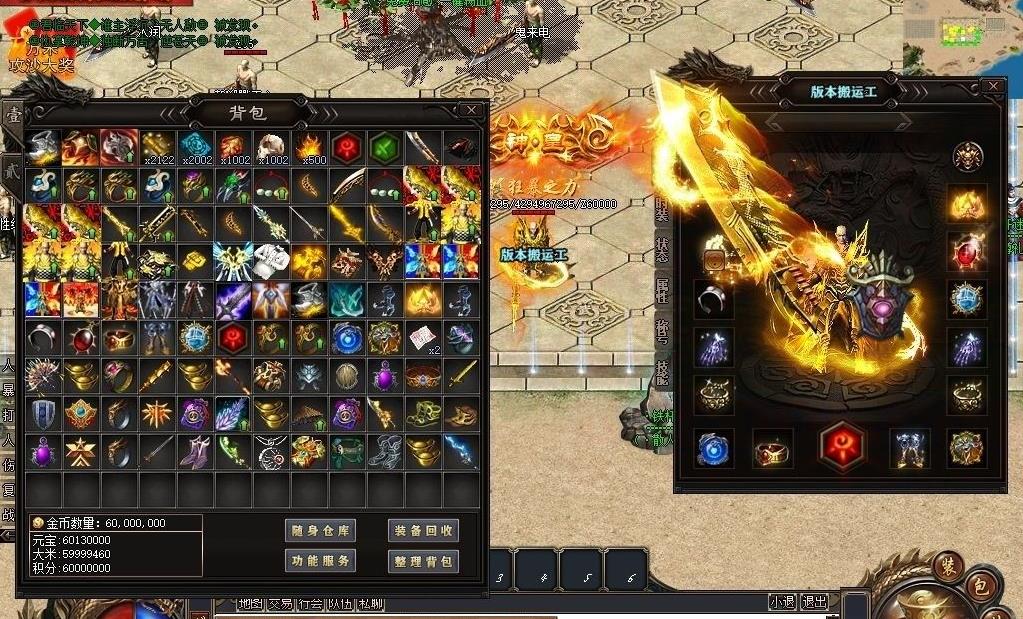1023x619 pixels.
Task: Select the x500 flame item stack
Action: pyautogui.click(x=310, y=148)
